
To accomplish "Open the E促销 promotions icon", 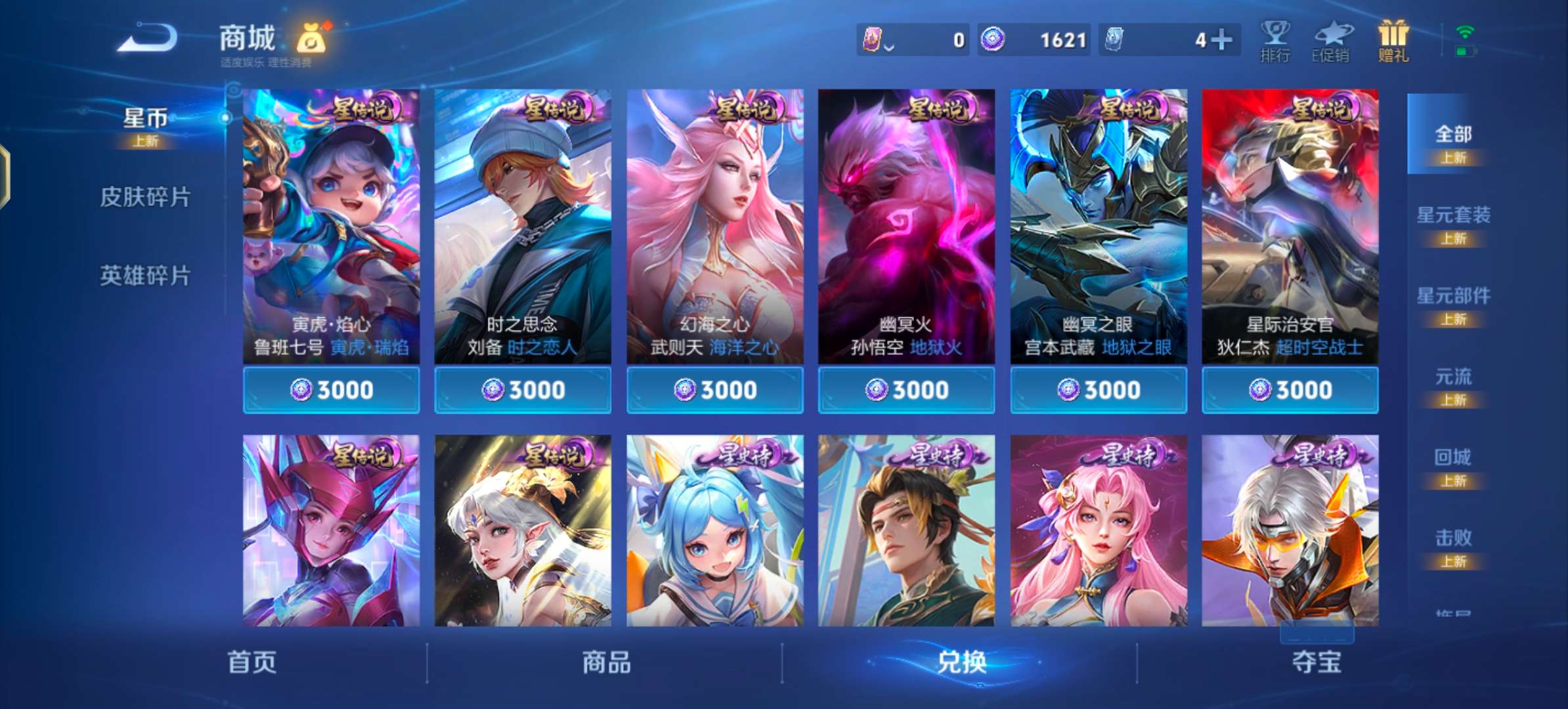I will point(1334,41).
